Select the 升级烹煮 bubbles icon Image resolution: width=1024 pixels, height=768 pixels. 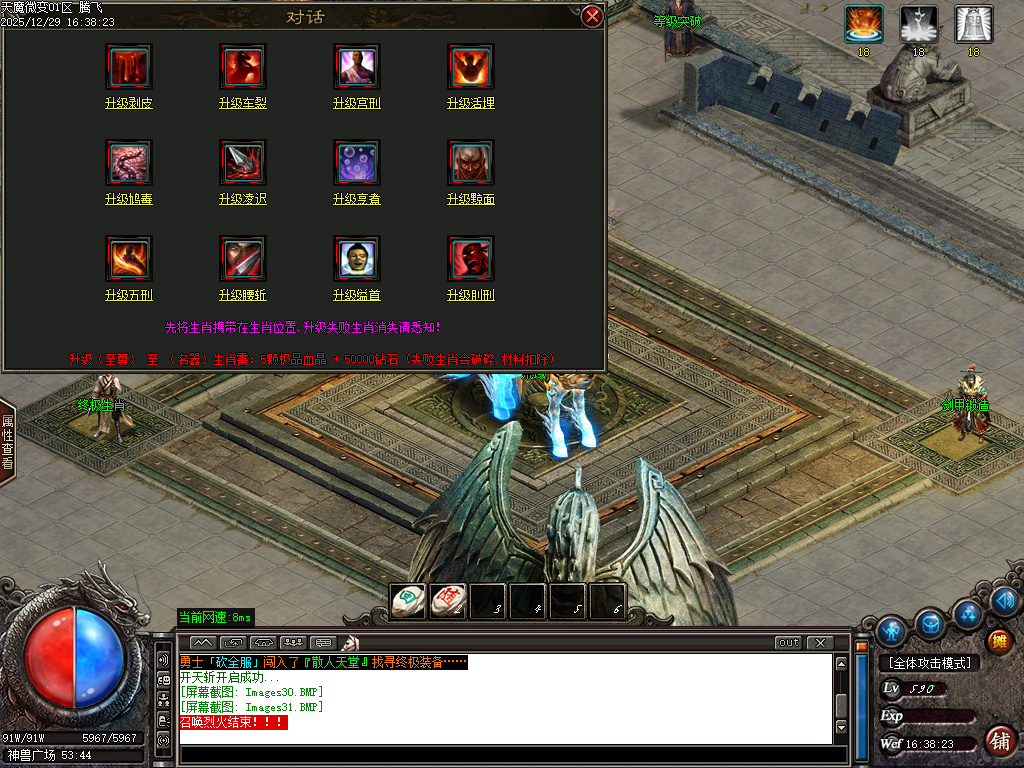[x=357, y=162]
